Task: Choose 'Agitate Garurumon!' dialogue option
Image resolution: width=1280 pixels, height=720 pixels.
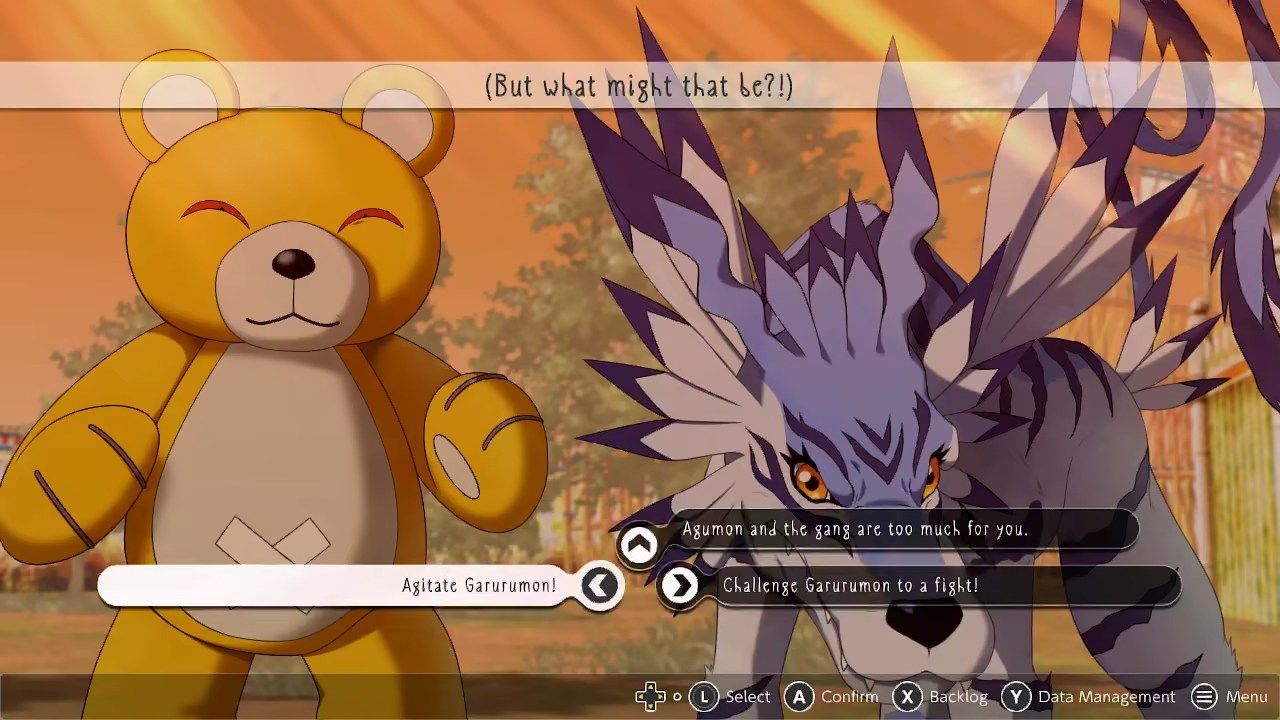Action: [478, 586]
